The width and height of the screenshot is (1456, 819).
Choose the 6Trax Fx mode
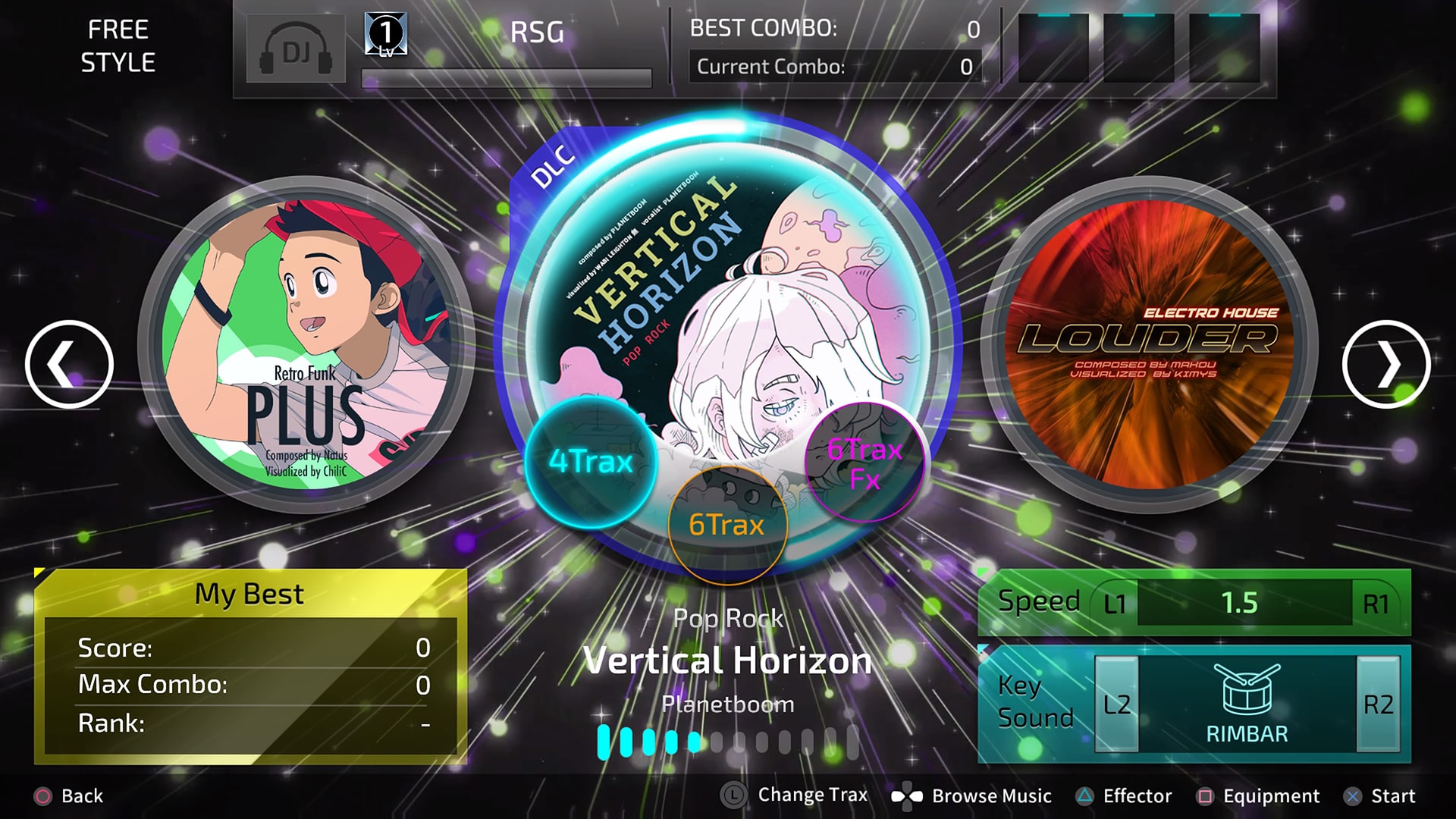pyautogui.click(x=864, y=463)
